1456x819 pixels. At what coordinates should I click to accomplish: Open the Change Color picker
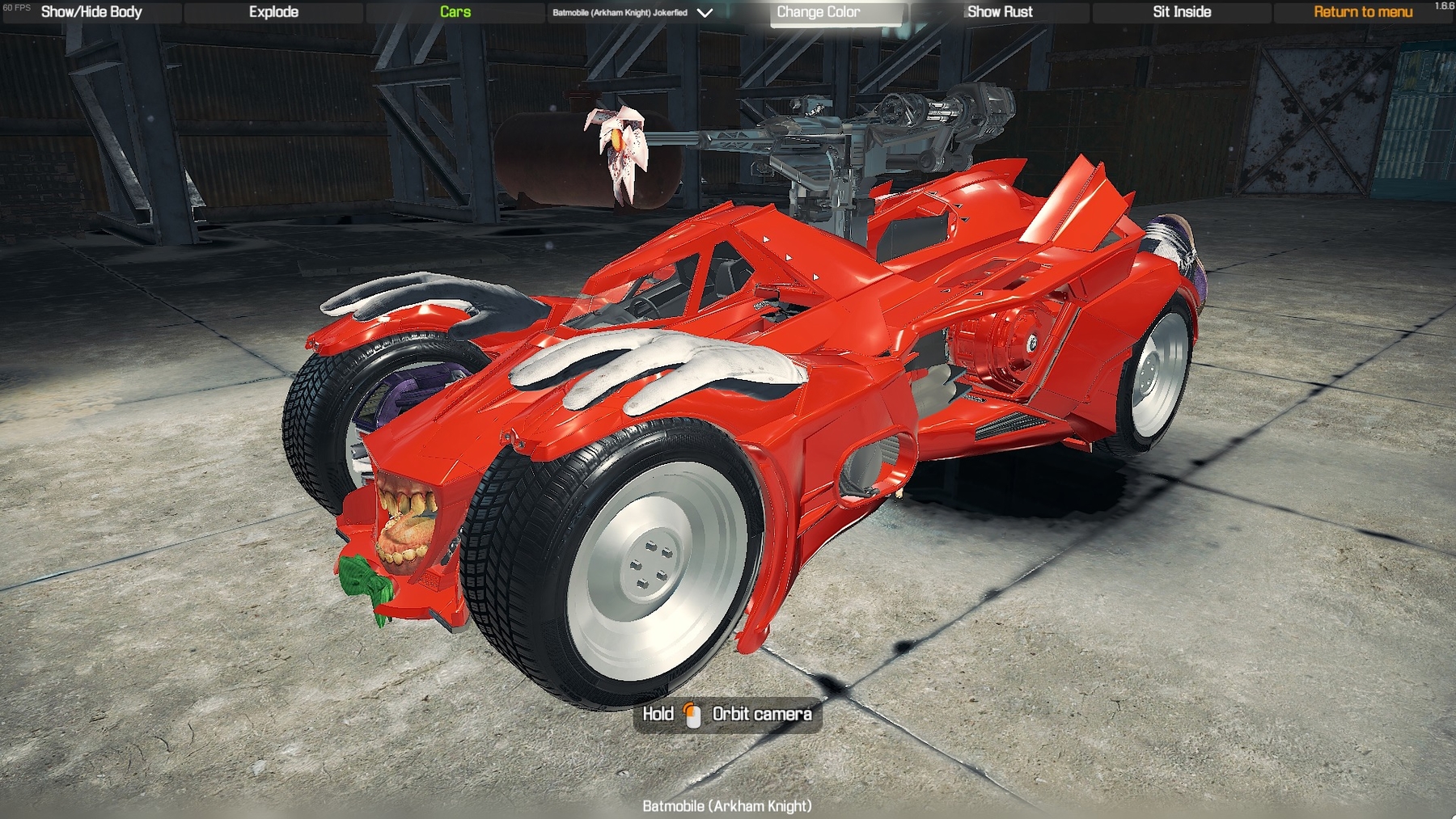820,12
